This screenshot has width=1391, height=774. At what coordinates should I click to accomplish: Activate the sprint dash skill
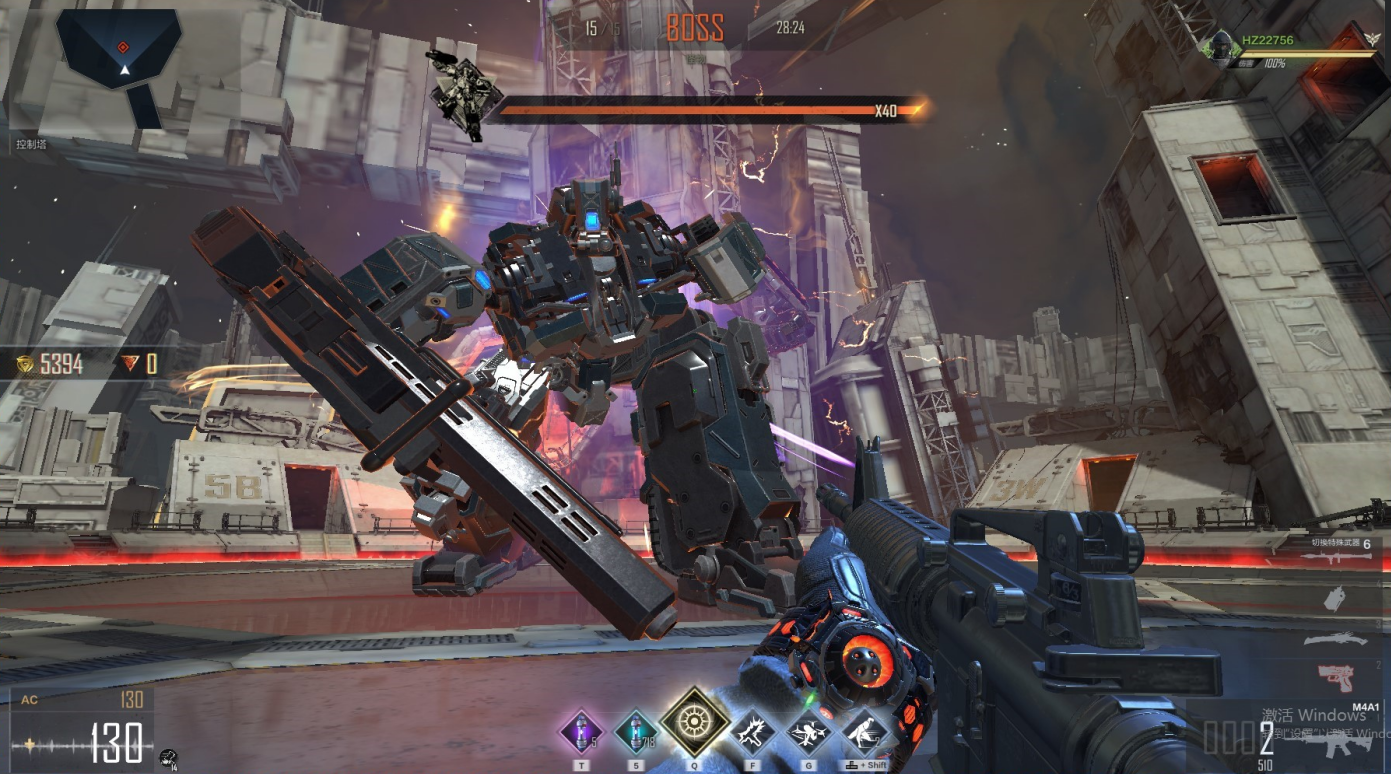tap(865, 733)
